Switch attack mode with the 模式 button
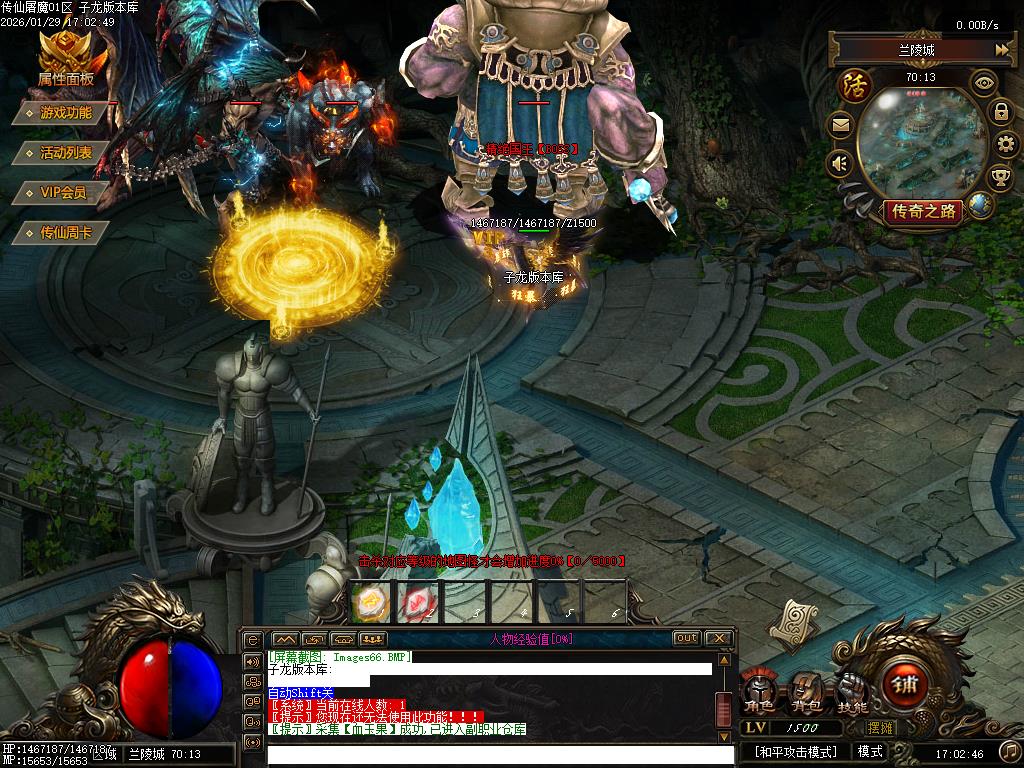 click(x=870, y=751)
